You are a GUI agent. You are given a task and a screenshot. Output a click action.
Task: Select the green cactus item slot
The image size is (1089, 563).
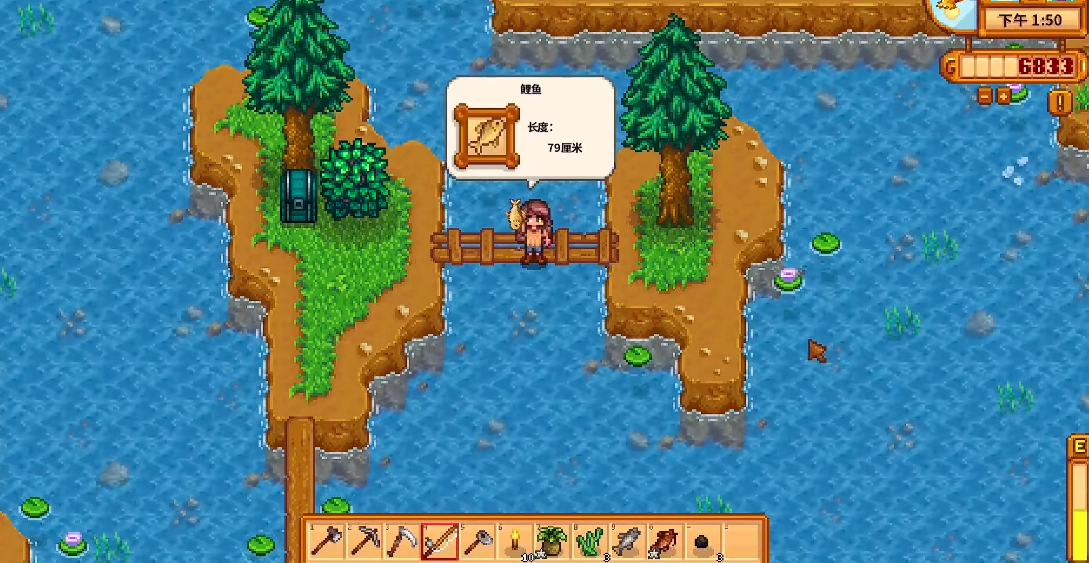coord(590,541)
